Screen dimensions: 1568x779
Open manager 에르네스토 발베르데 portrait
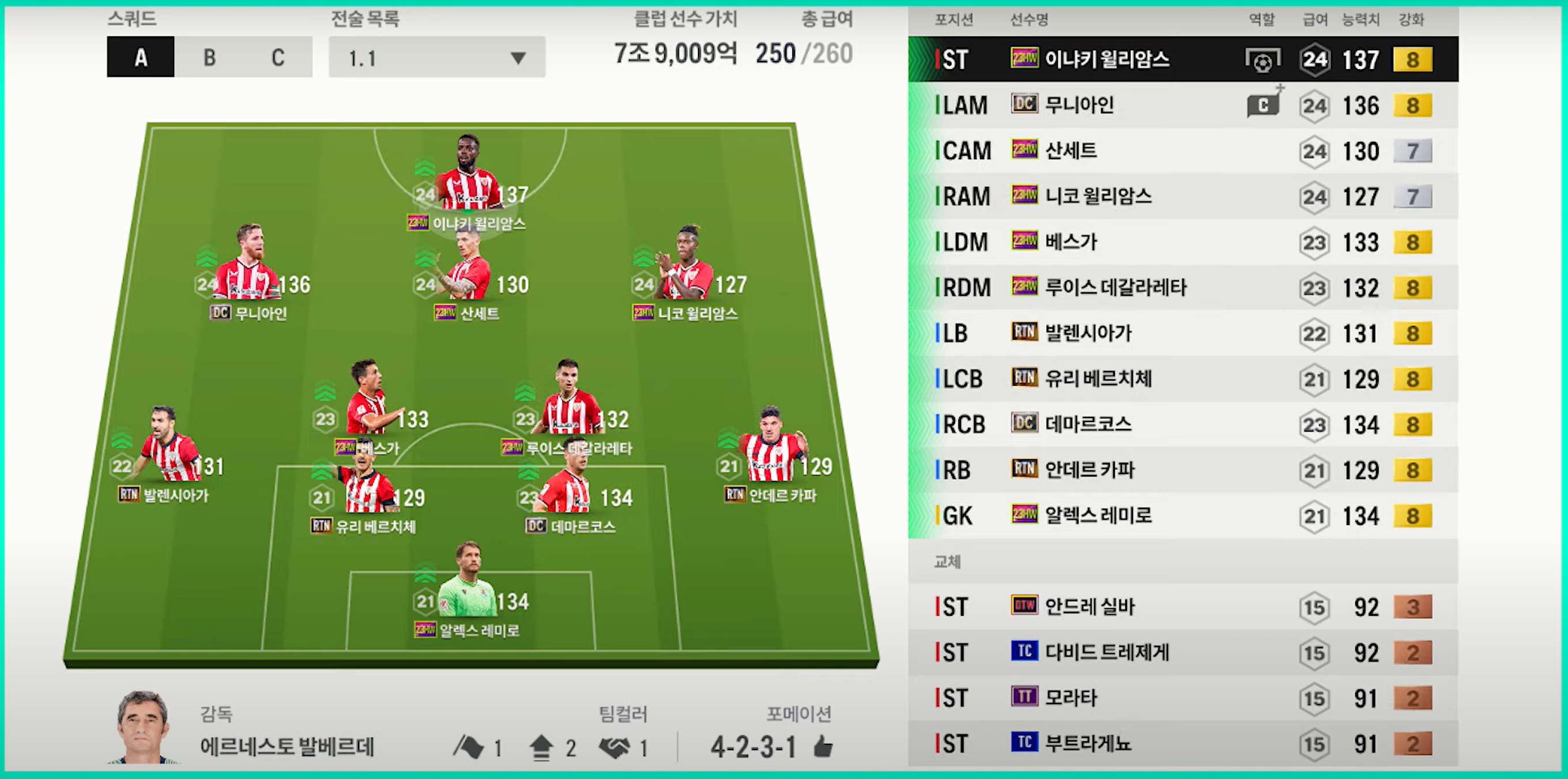[x=142, y=727]
